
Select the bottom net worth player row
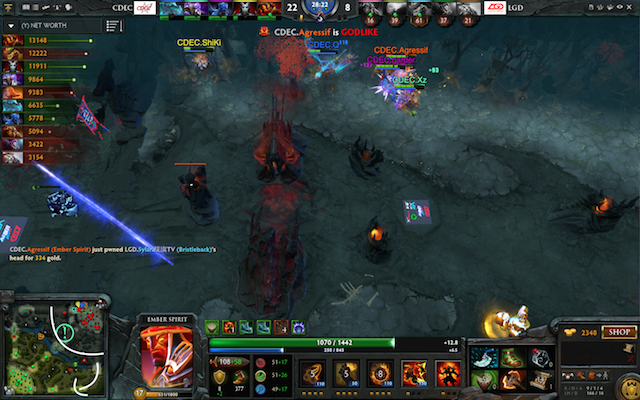(x=40, y=157)
